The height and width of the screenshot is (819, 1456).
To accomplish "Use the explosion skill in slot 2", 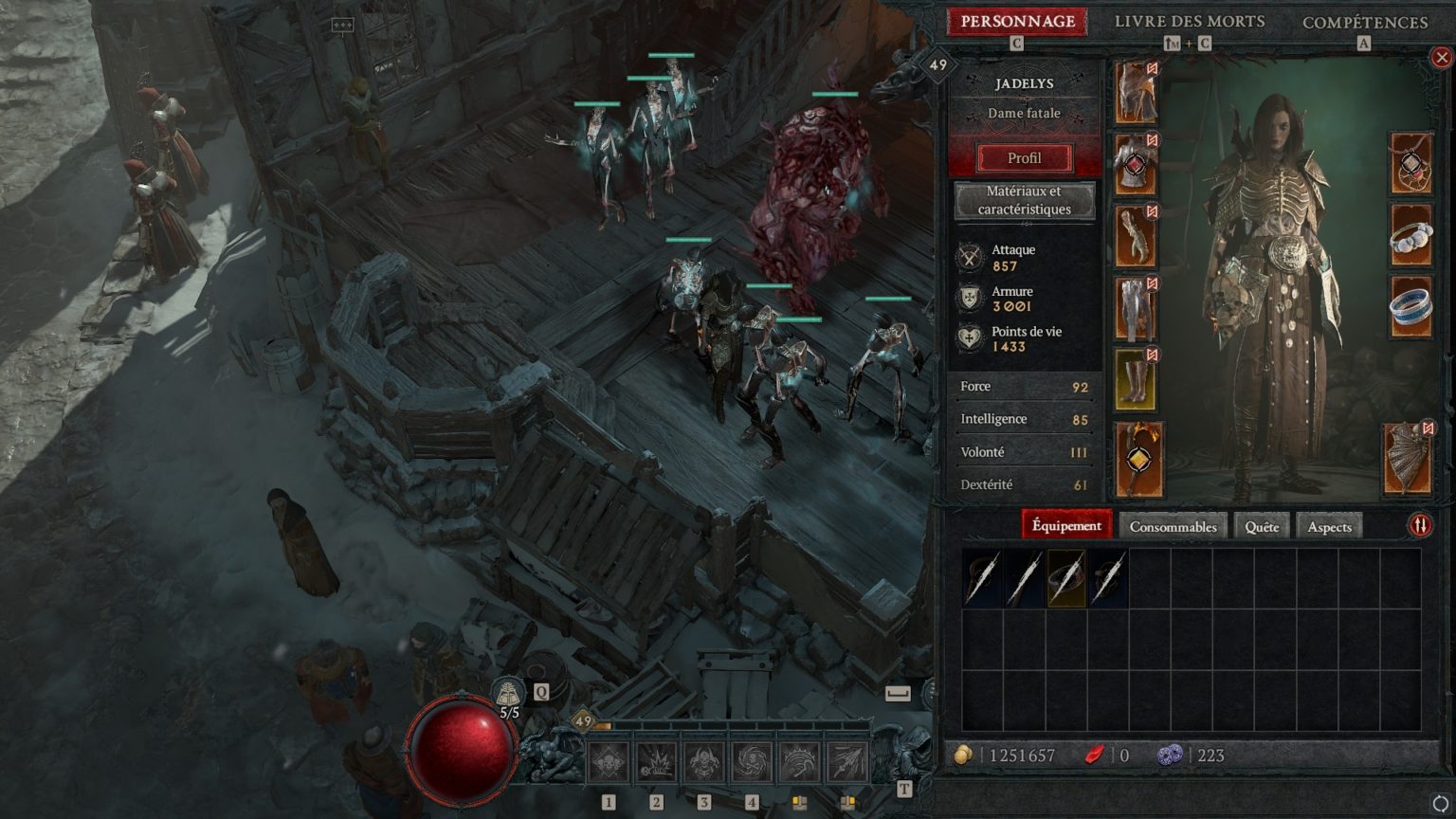I will click(656, 762).
